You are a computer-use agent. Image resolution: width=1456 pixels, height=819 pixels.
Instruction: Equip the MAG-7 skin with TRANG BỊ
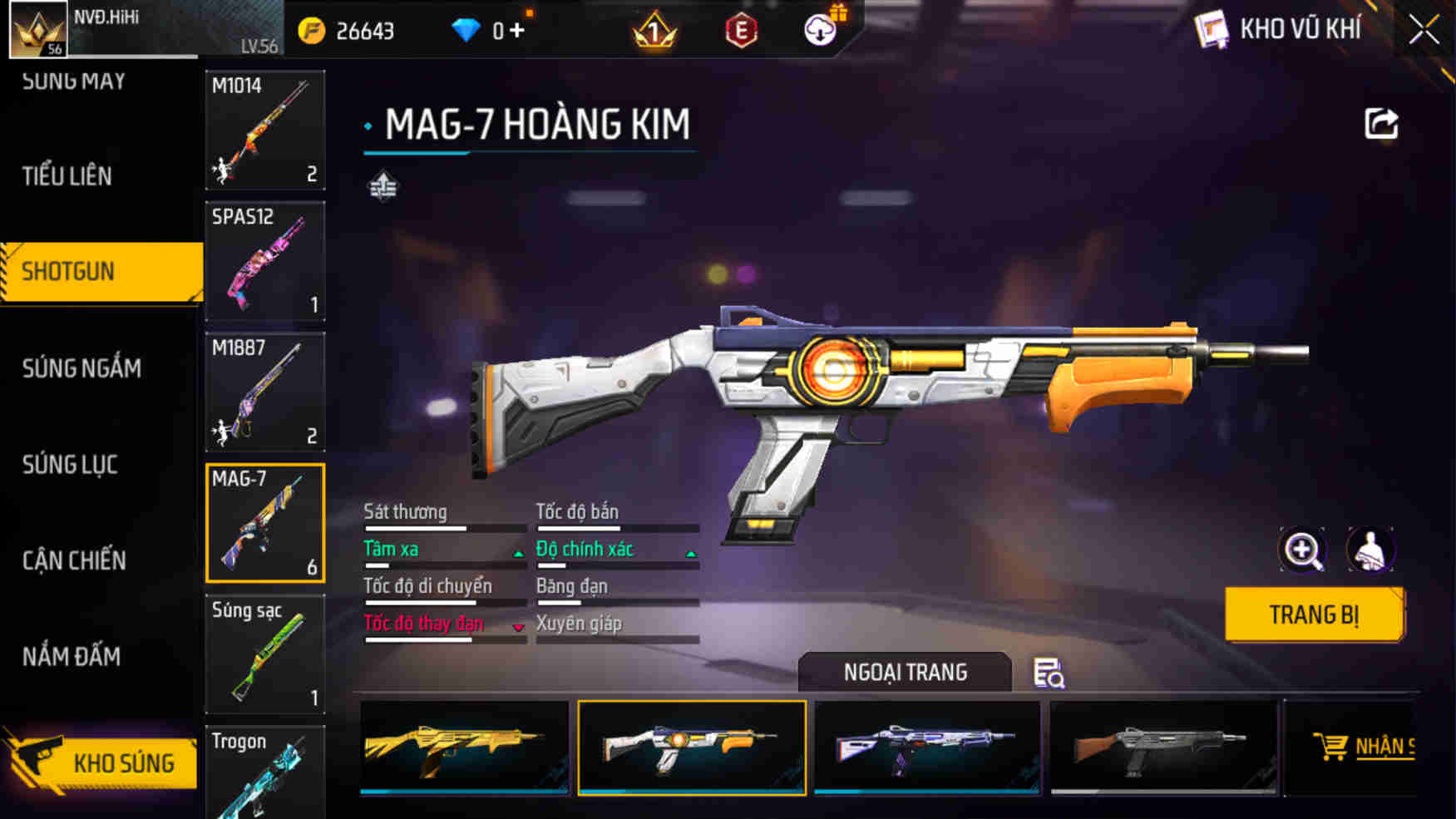pyautogui.click(x=1314, y=615)
